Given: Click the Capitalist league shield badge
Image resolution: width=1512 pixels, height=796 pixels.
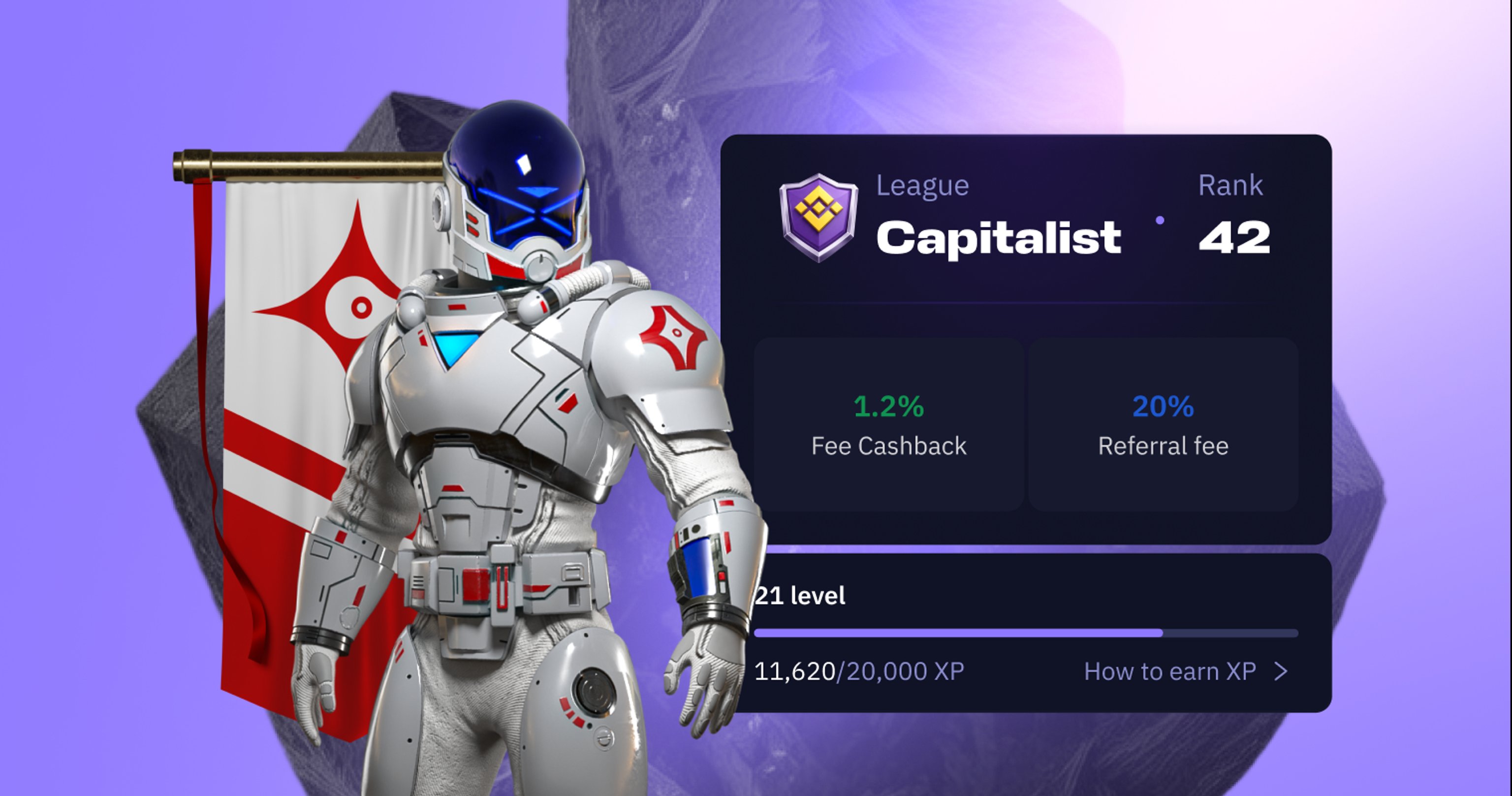Looking at the screenshot, I should 818,216.
